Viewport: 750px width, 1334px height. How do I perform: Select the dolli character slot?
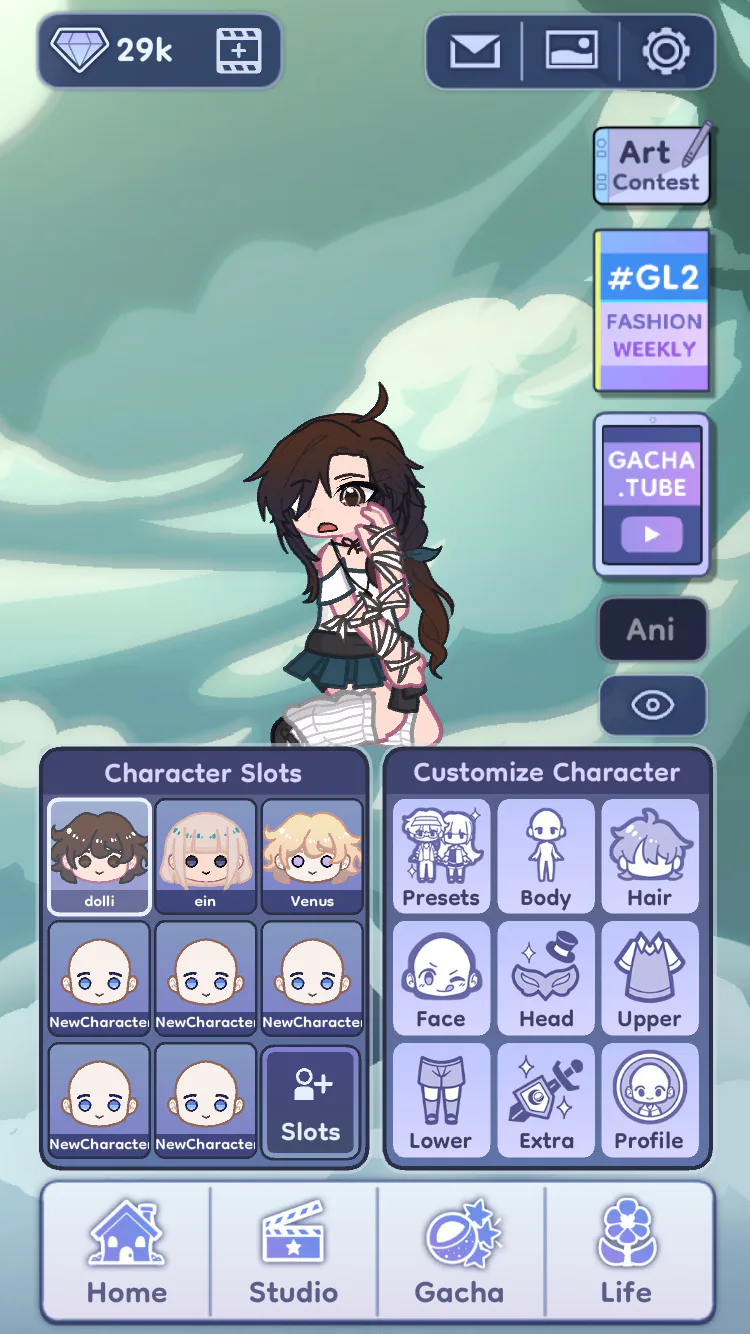[100, 856]
